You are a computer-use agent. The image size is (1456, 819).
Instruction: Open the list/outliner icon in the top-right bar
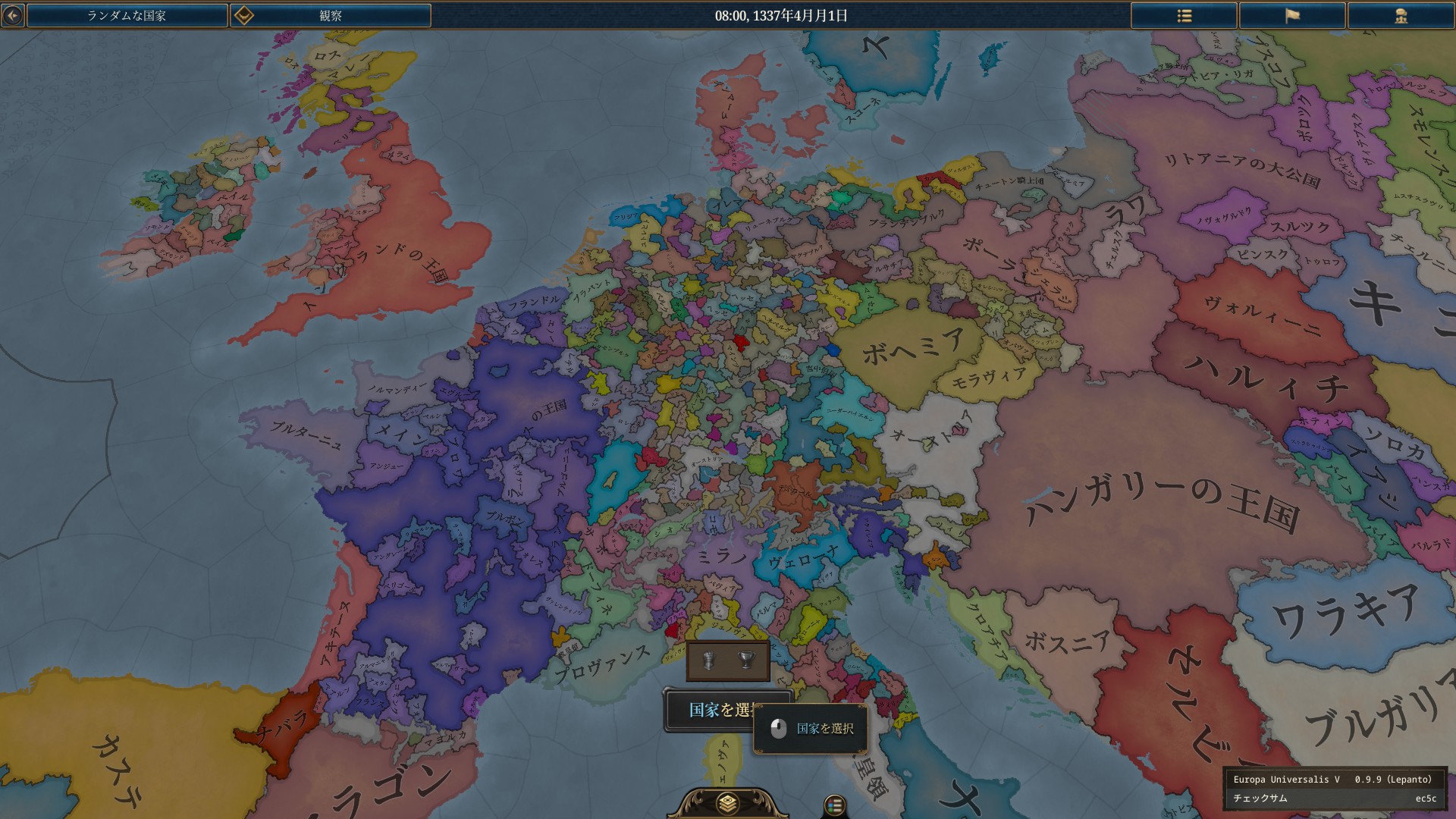click(1183, 14)
